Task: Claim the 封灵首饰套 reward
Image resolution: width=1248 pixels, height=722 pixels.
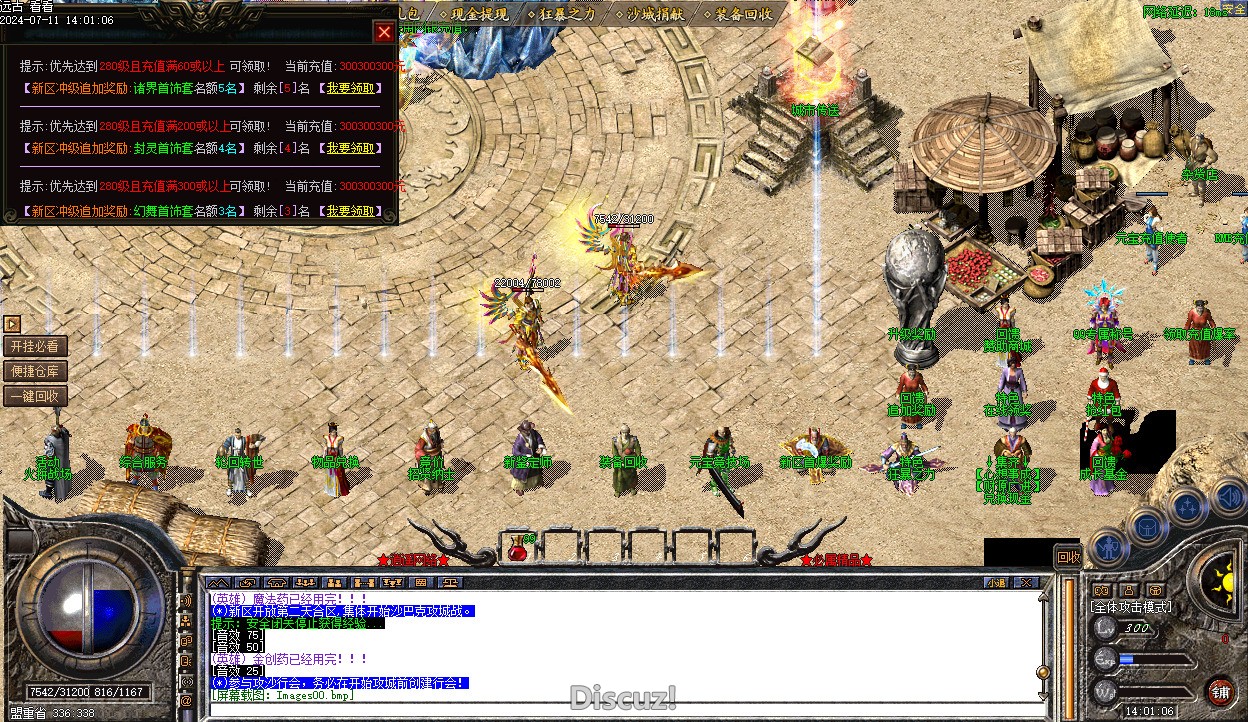Action: tap(350, 148)
